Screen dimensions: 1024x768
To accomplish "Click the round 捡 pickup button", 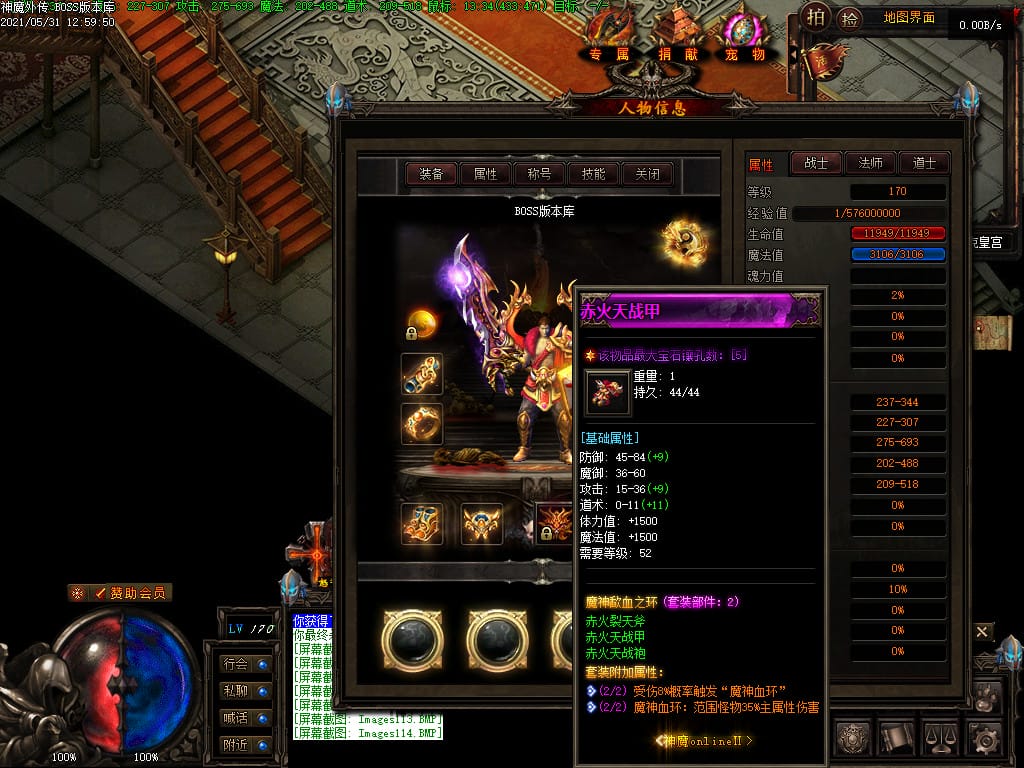I will coord(849,17).
